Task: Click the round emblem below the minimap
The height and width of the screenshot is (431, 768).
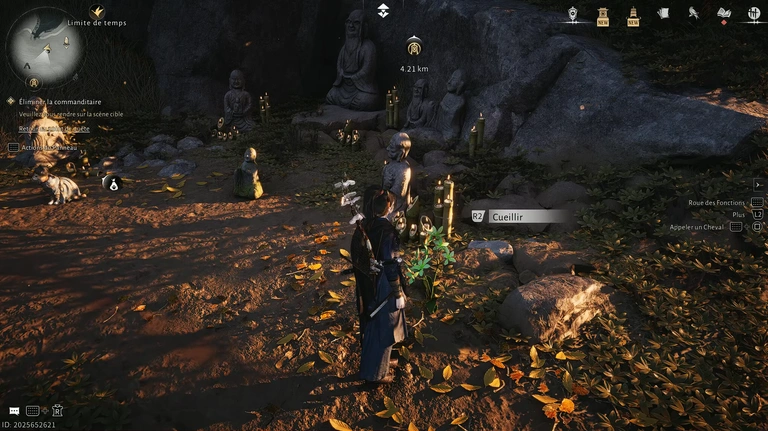Action: (x=33, y=83)
